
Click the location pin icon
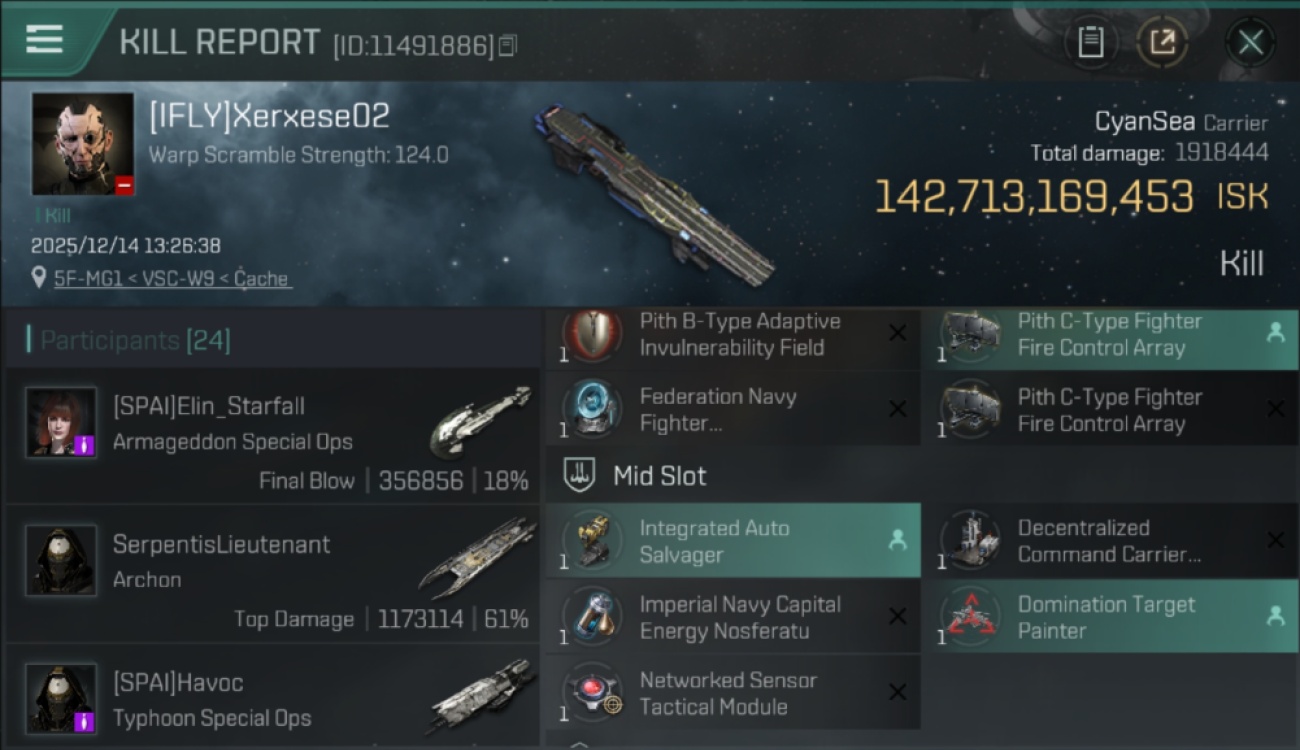point(39,278)
